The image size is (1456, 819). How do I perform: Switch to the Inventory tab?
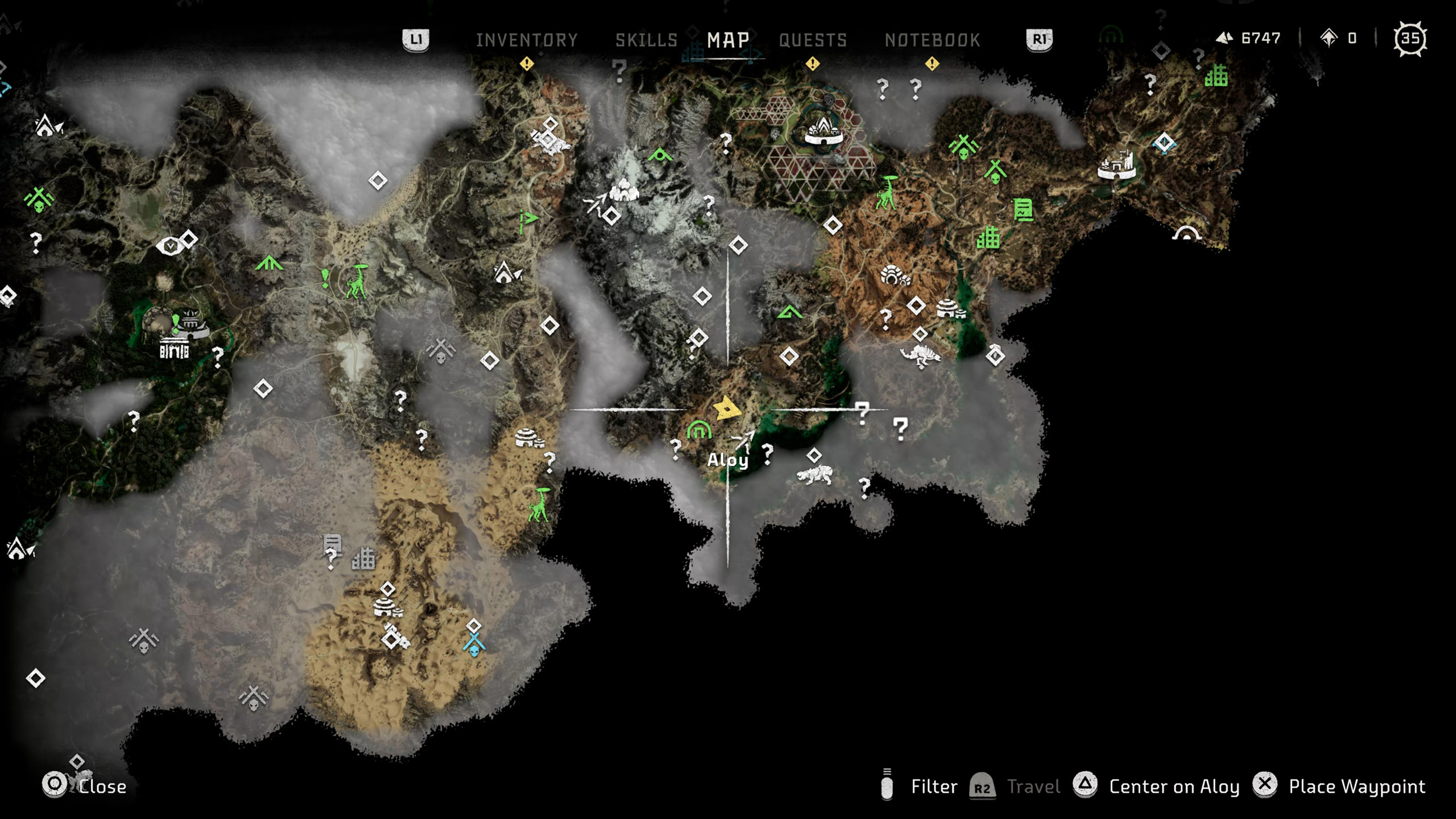click(x=527, y=40)
